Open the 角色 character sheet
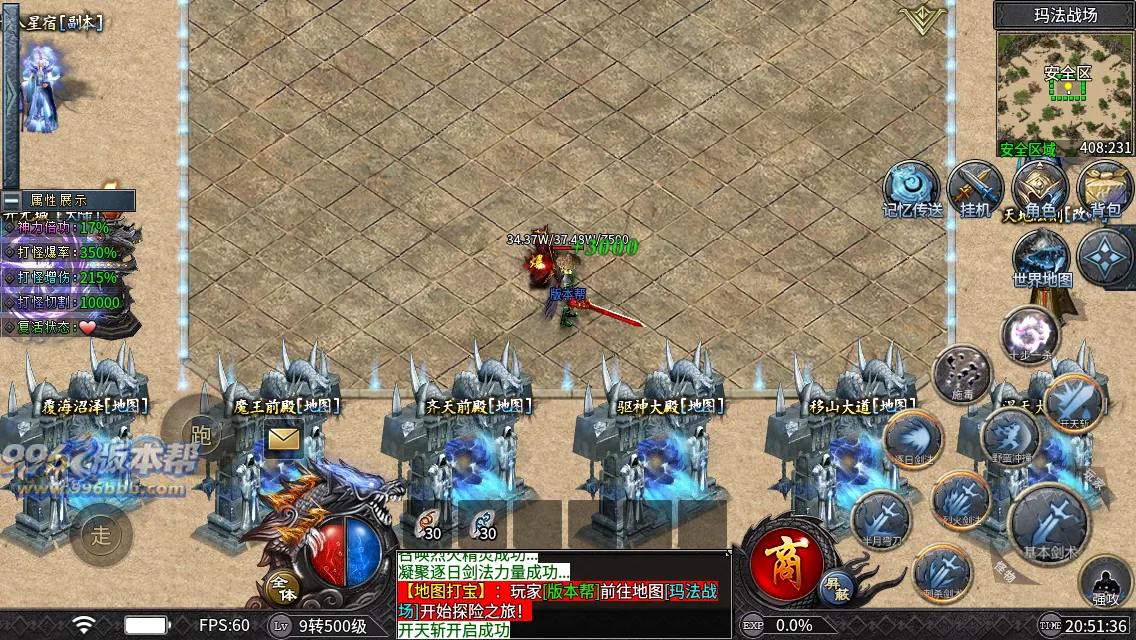 (1040, 188)
